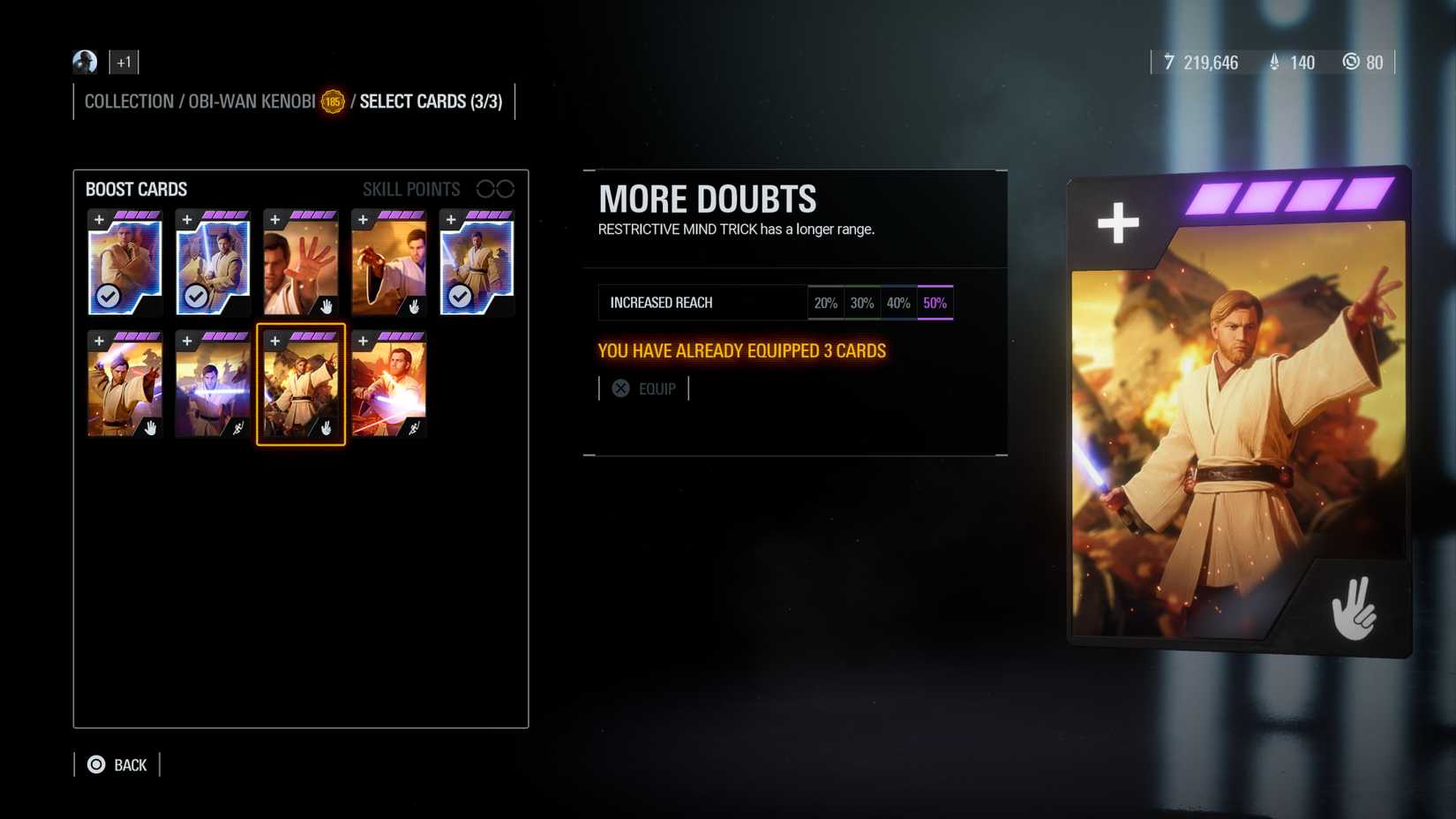Screen dimensions: 1456x819
Task: Select the 30% increased reach option
Action: click(862, 302)
